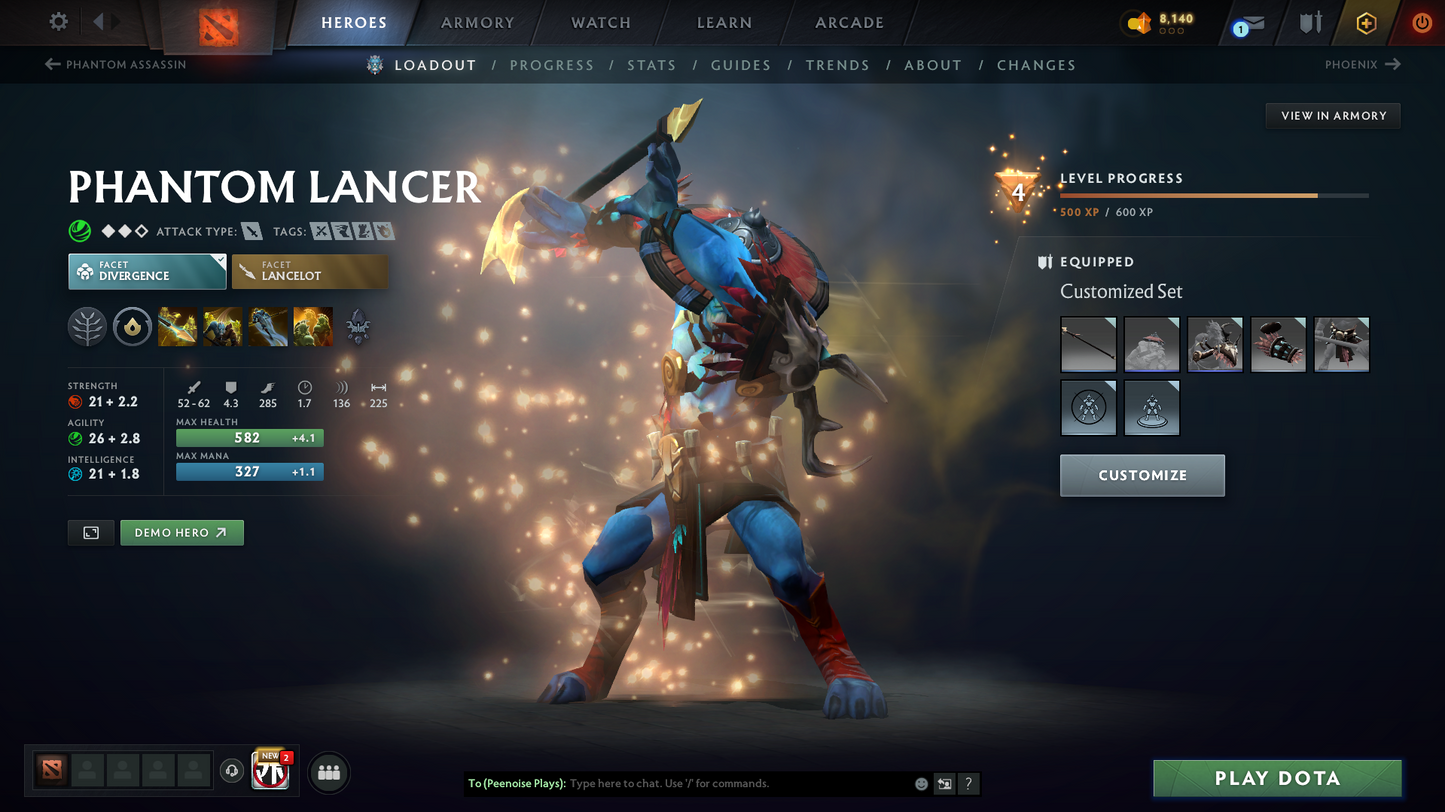Click the emoticon picker in chat

pos(919,784)
